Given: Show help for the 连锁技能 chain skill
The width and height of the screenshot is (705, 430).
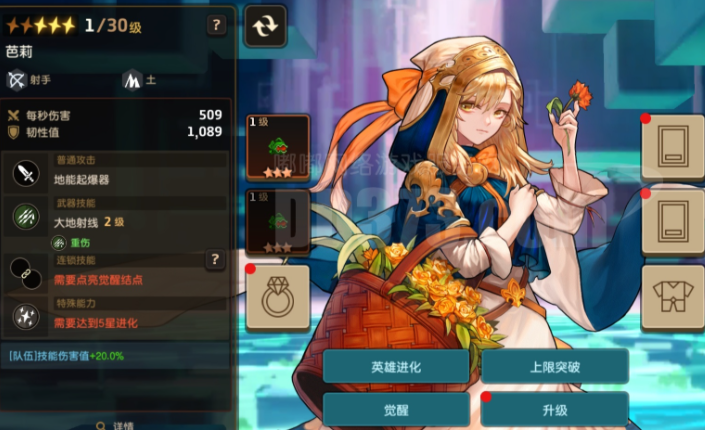Looking at the screenshot, I should point(214,260).
